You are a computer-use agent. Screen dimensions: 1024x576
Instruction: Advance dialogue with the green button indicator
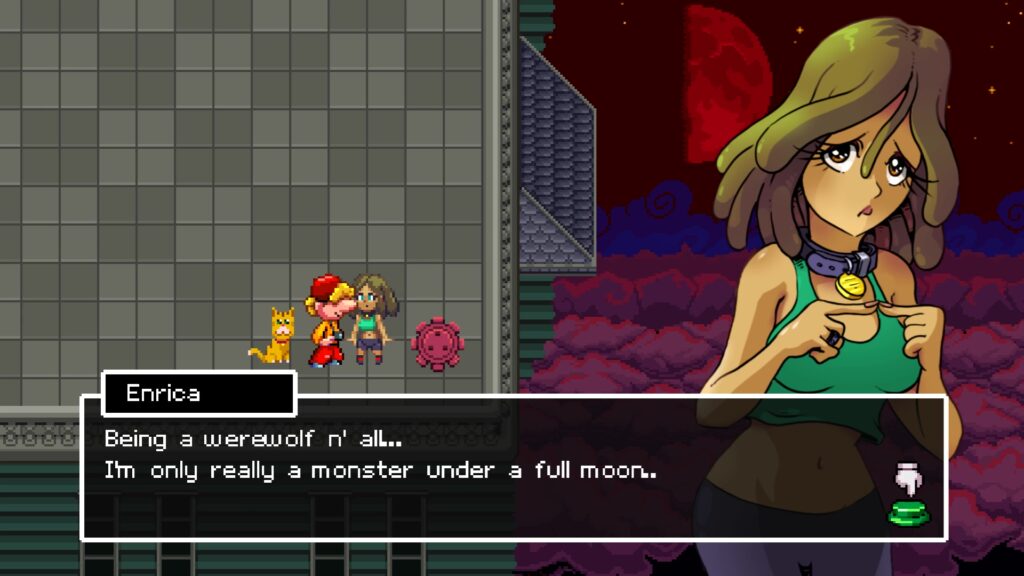[x=907, y=514]
